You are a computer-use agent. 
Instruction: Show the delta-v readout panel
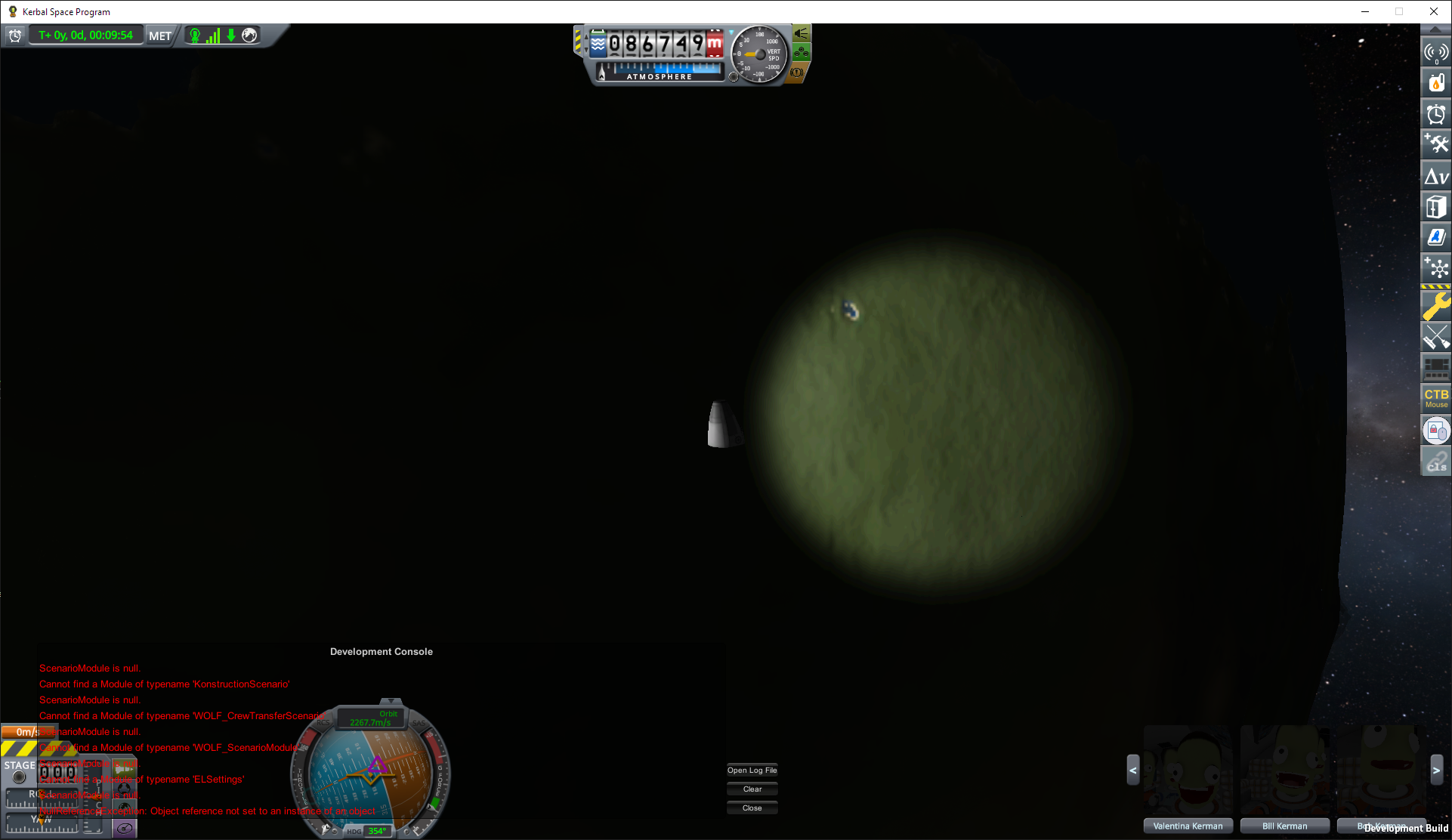[1436, 175]
